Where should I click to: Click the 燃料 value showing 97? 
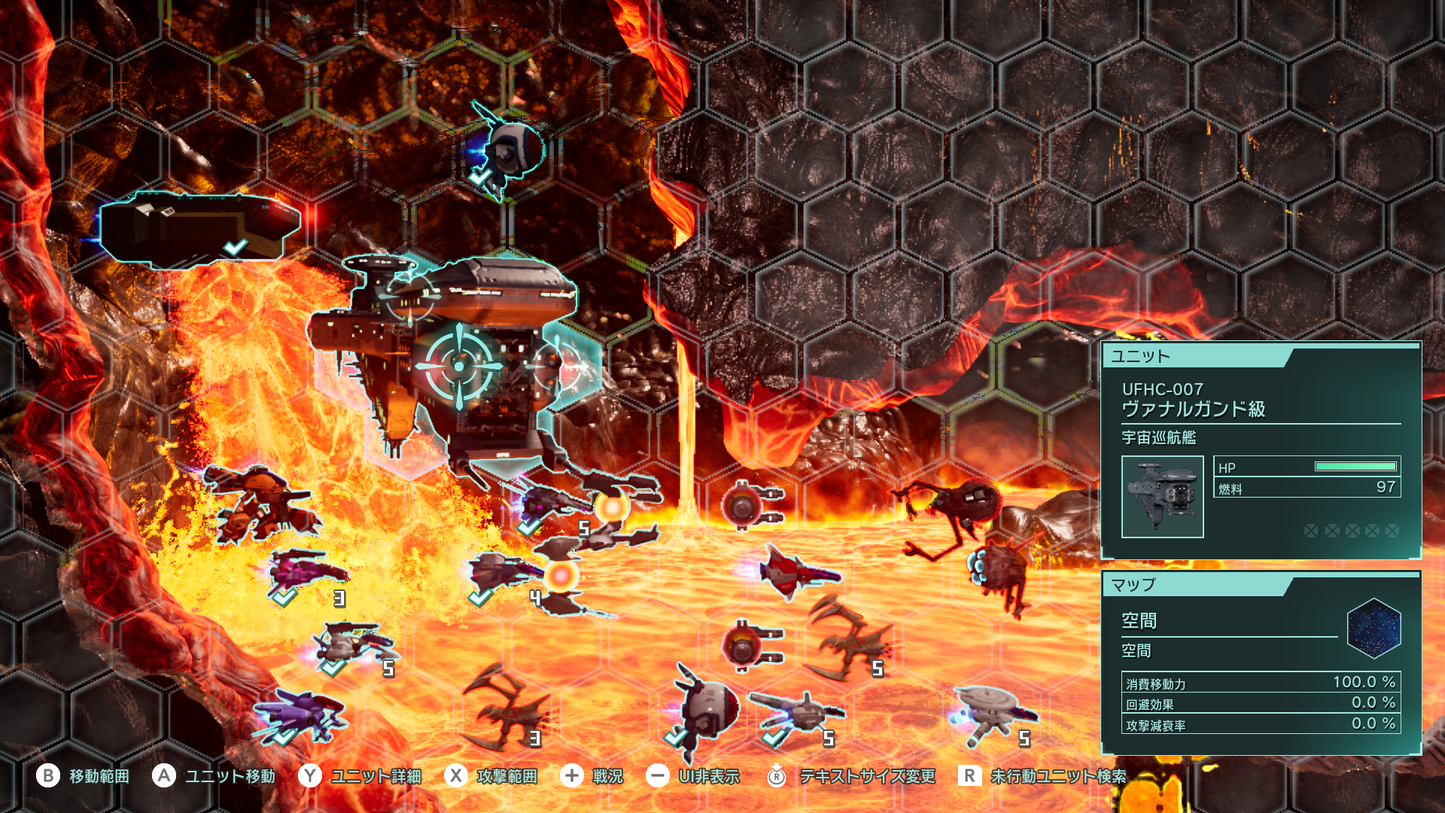point(1385,486)
